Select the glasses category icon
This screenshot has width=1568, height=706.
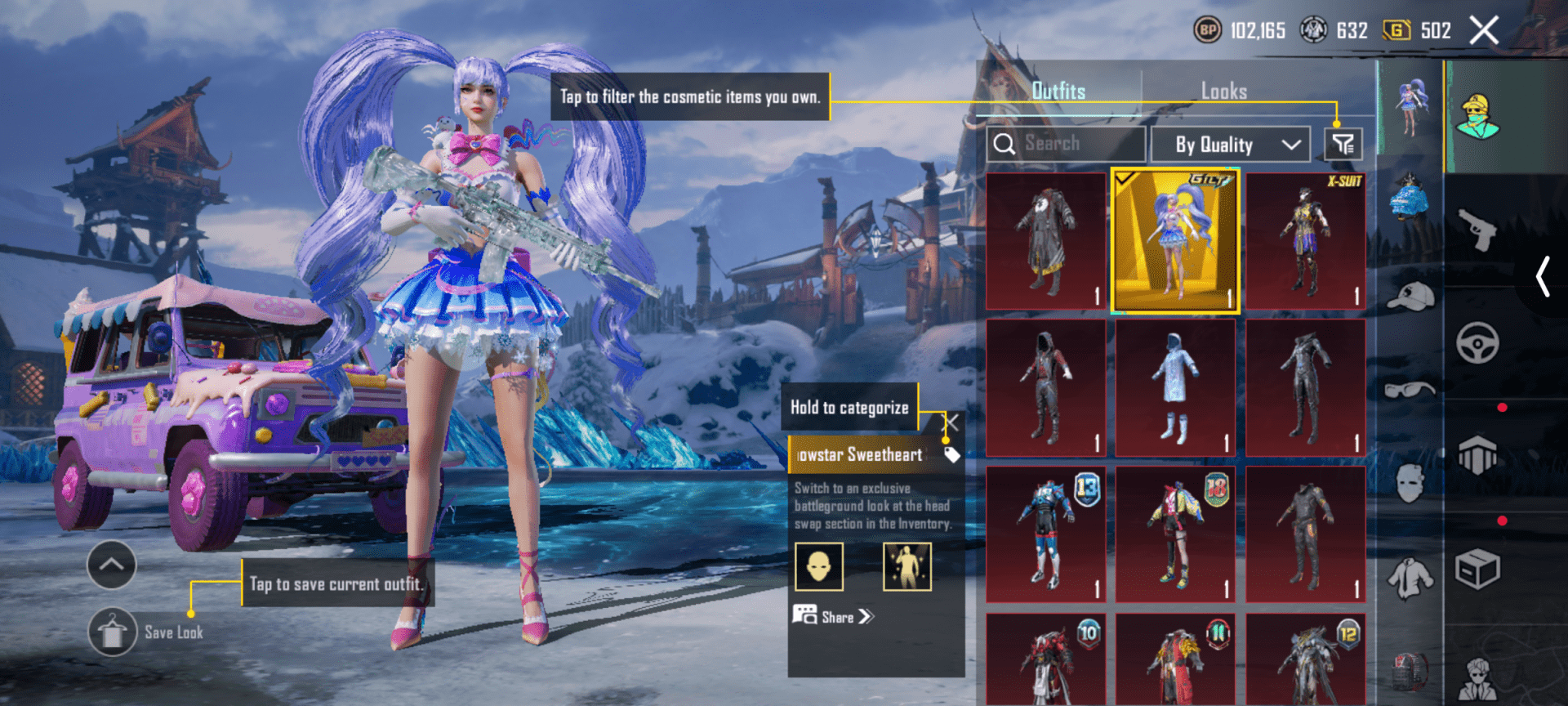click(1410, 388)
